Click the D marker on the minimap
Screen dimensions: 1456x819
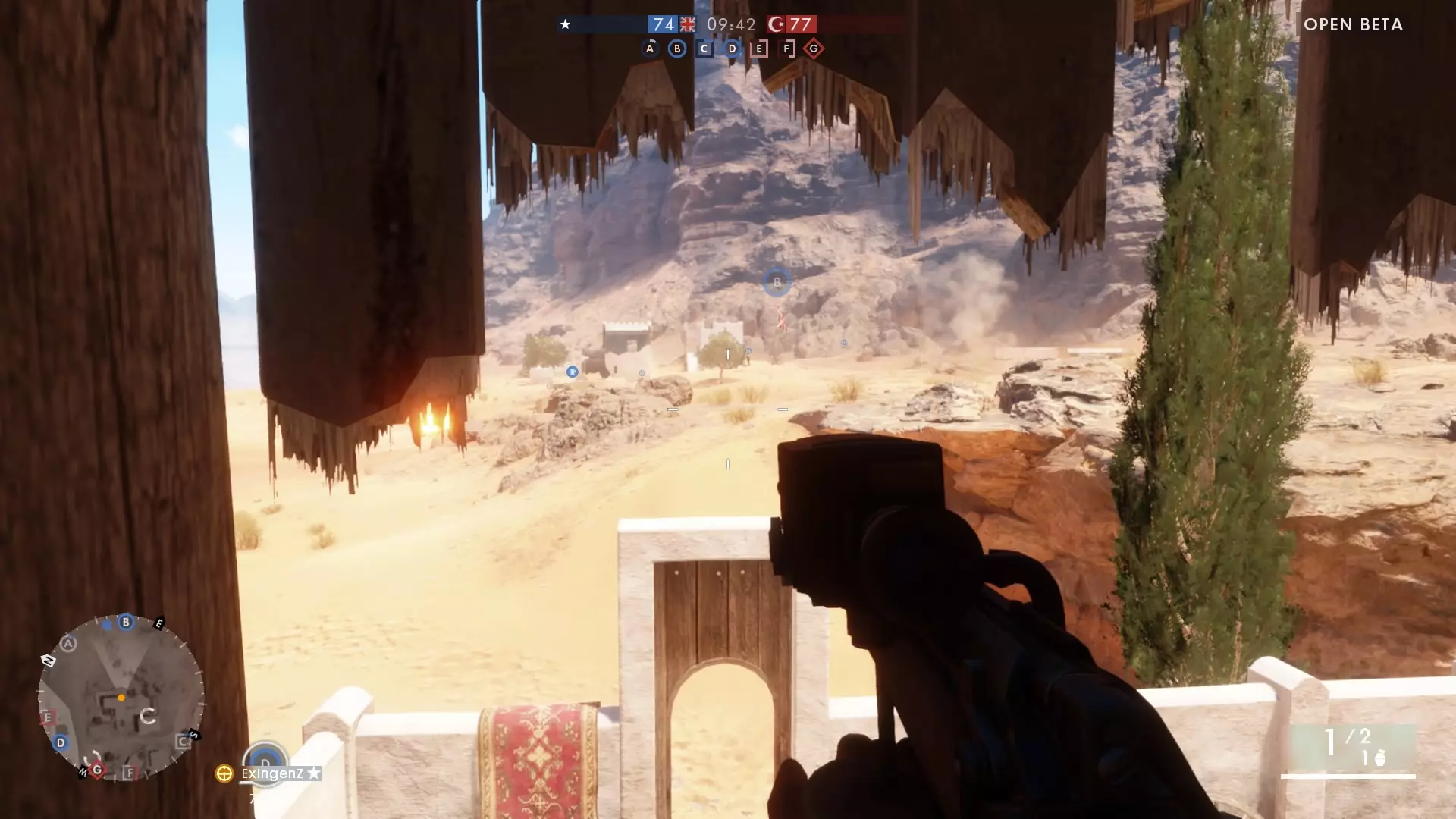pyautogui.click(x=61, y=742)
